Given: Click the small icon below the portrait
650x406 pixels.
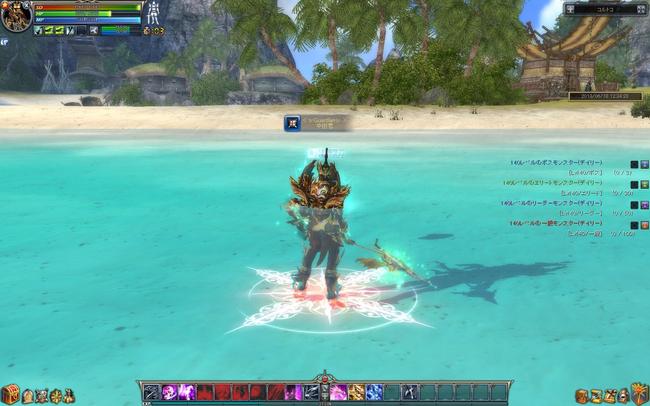Looking at the screenshot, I should point(4,41).
